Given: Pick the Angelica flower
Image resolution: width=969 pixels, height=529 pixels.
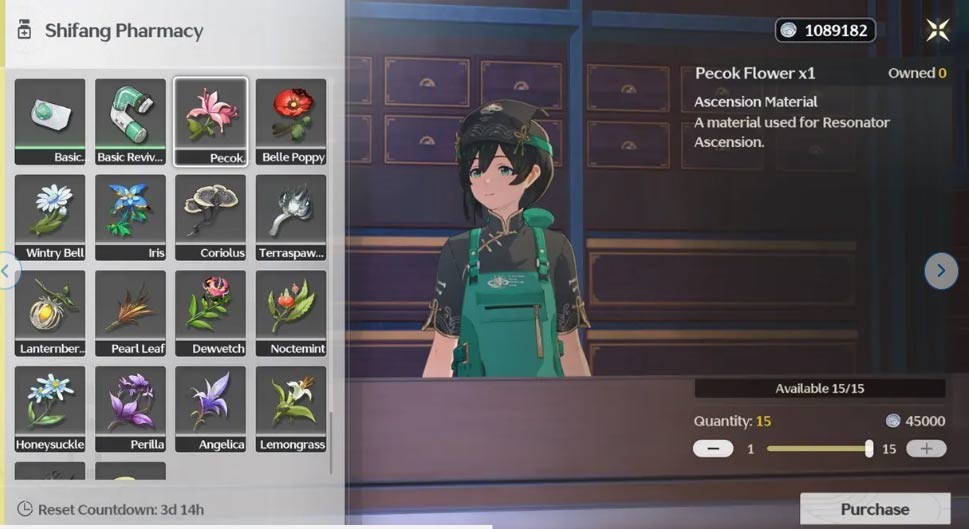Looking at the screenshot, I should (x=211, y=408).
